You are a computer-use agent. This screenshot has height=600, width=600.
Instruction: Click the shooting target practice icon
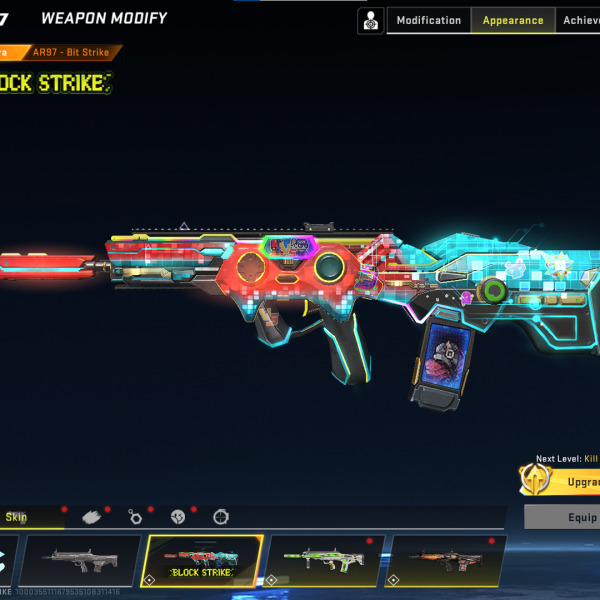(370, 20)
